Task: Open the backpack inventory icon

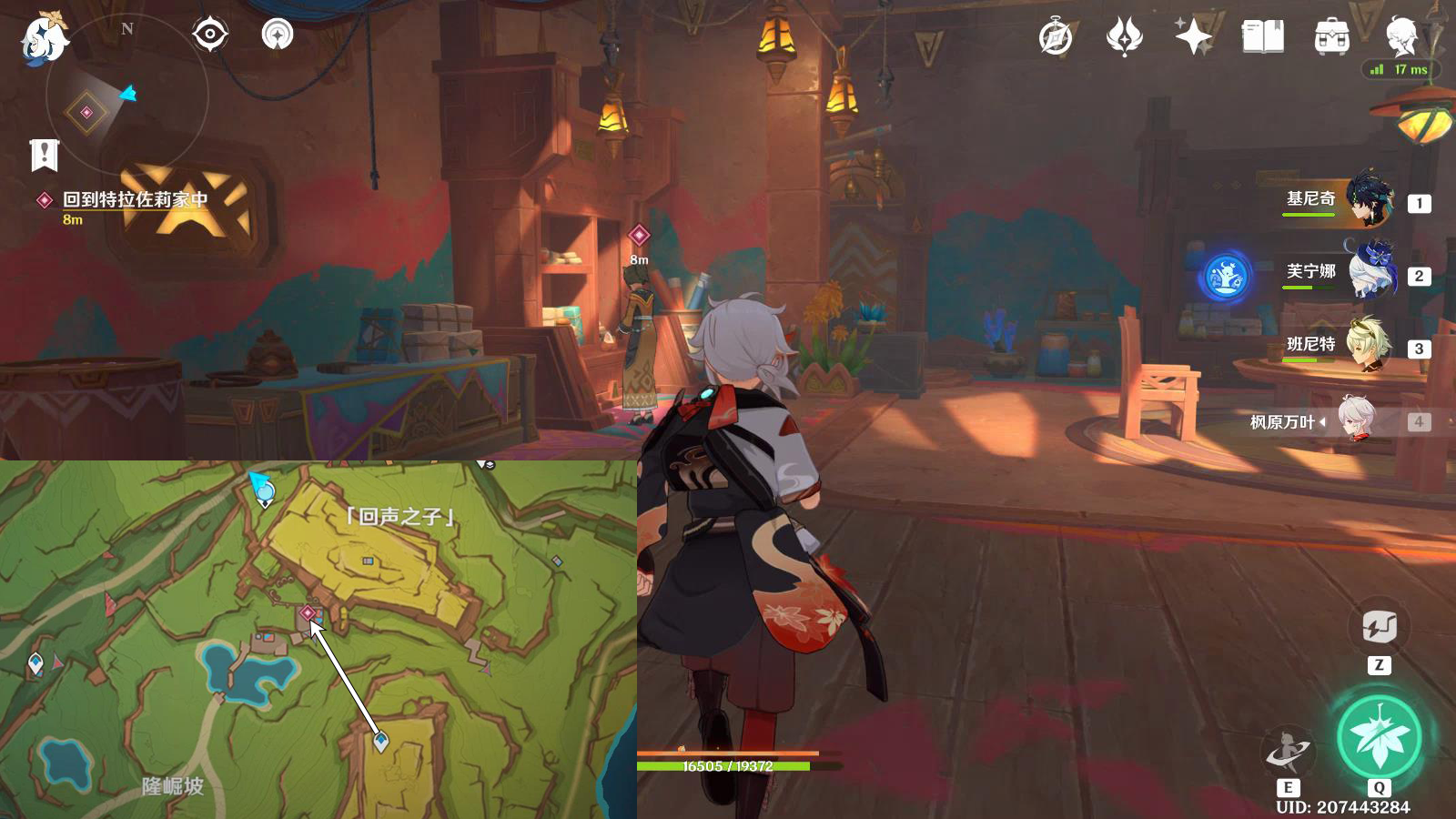Action: (1331, 37)
